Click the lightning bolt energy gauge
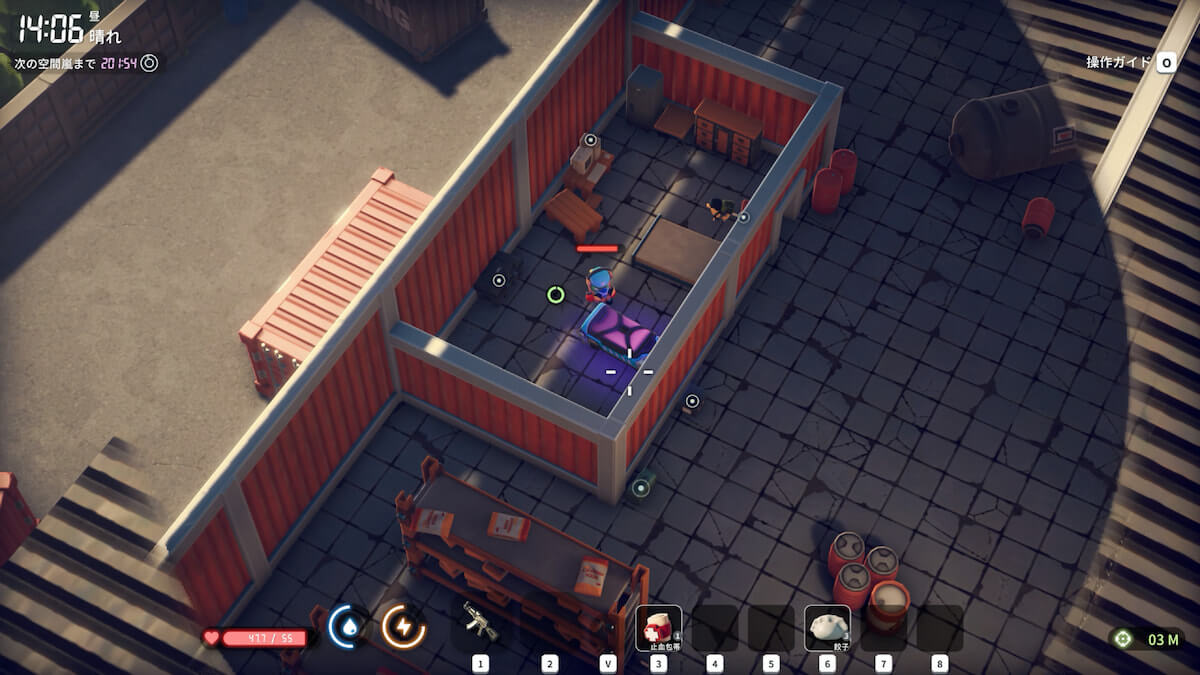 (404, 627)
